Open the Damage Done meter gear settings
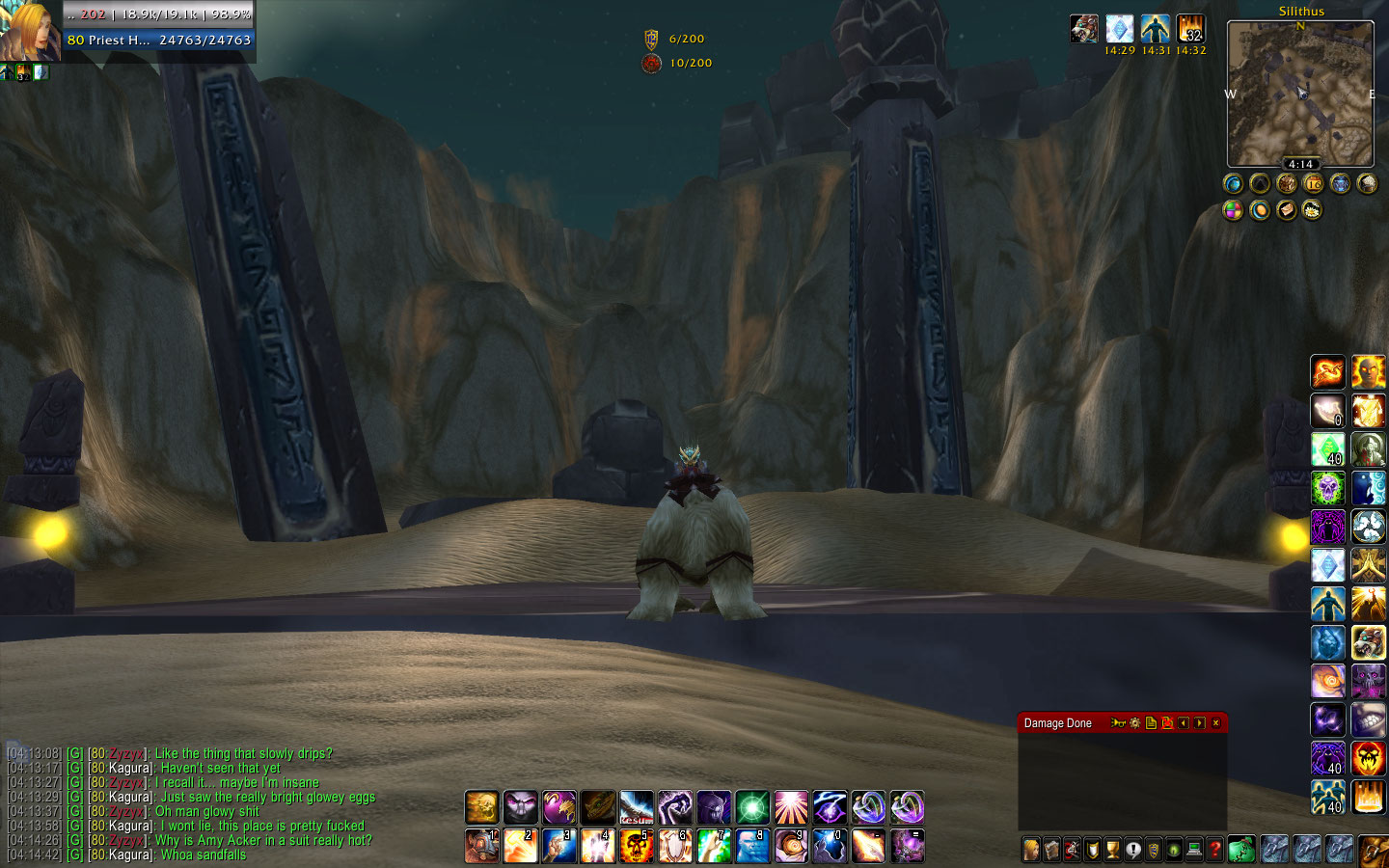Image resolution: width=1389 pixels, height=868 pixels. coord(1134,723)
